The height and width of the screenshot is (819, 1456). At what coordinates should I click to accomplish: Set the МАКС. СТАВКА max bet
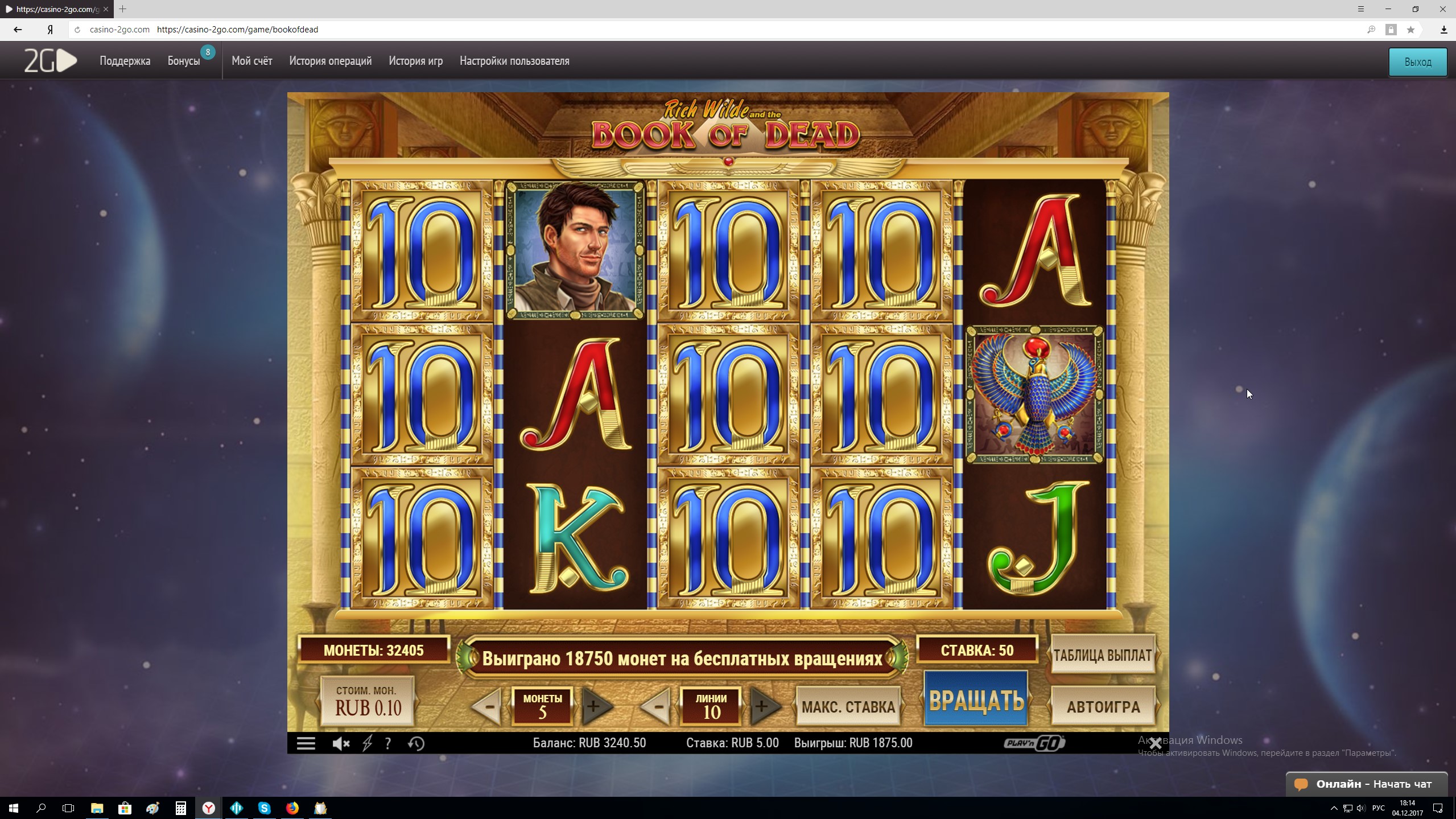click(x=848, y=707)
